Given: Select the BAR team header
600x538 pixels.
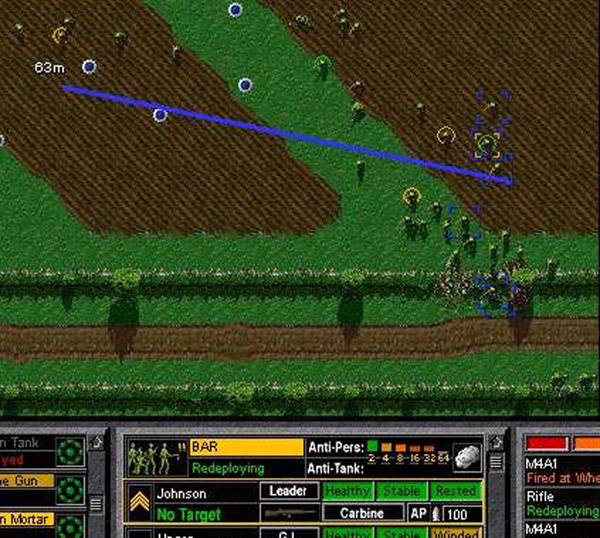Looking at the screenshot, I should [x=246, y=448].
